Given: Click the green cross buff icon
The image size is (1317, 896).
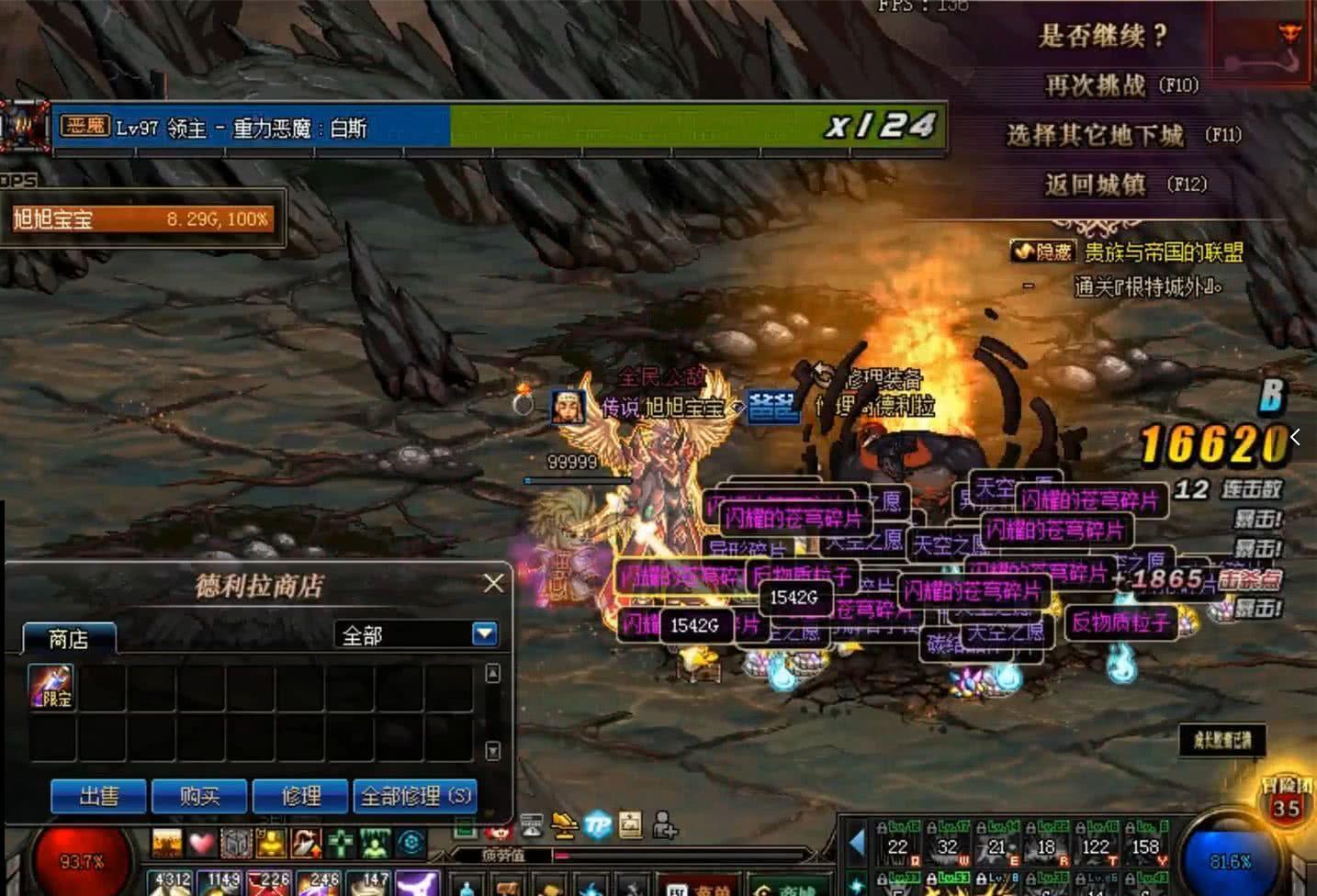Looking at the screenshot, I should tap(341, 843).
